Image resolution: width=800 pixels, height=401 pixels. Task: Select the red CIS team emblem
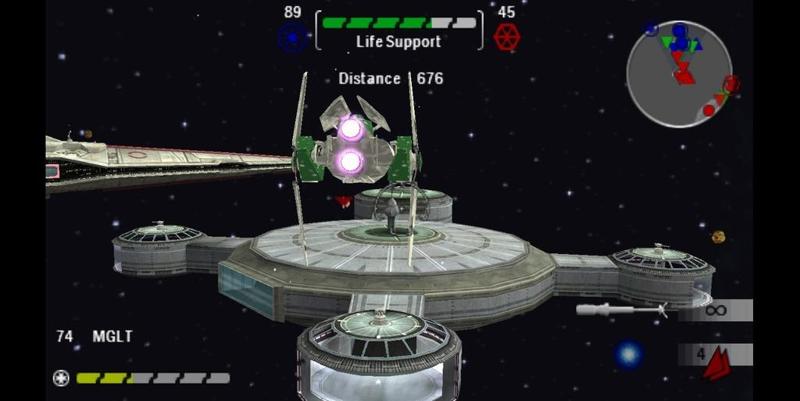pos(508,38)
